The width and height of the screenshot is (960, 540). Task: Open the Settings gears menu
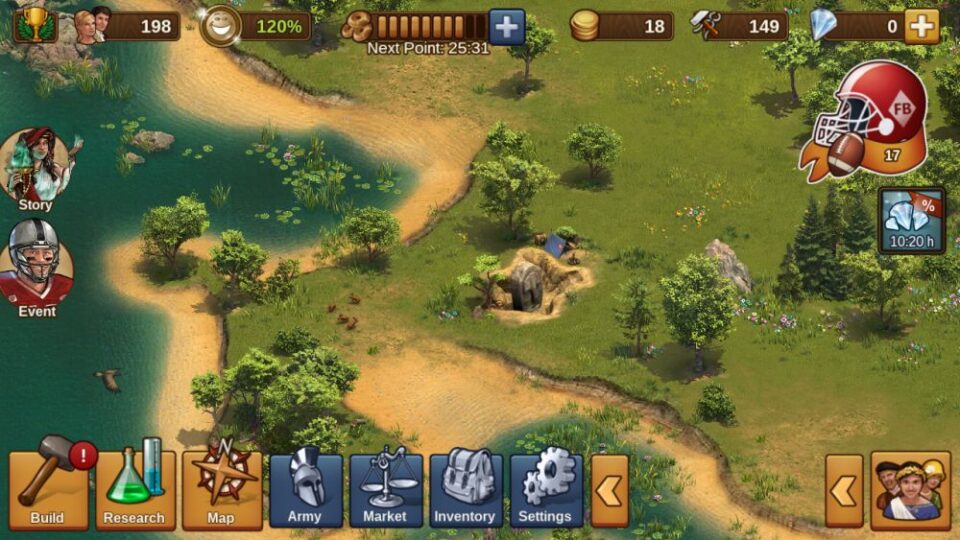click(546, 490)
